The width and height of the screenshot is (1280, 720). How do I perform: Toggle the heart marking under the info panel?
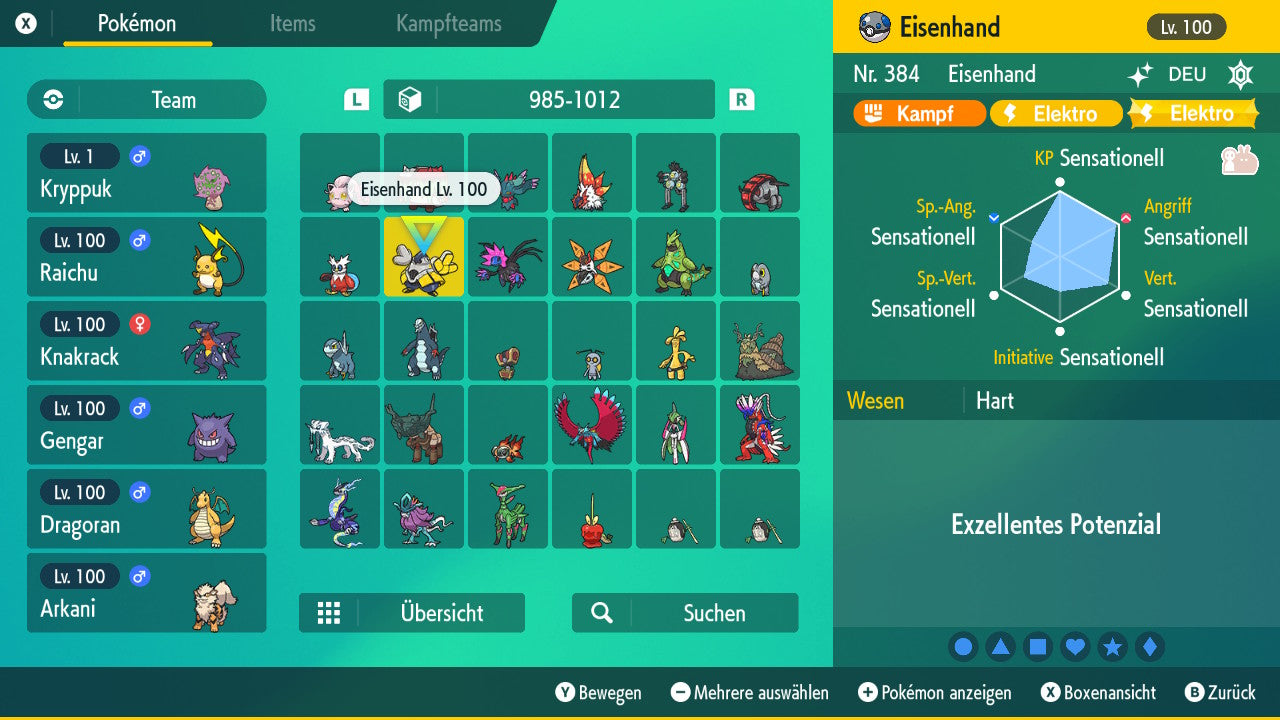[1075, 646]
